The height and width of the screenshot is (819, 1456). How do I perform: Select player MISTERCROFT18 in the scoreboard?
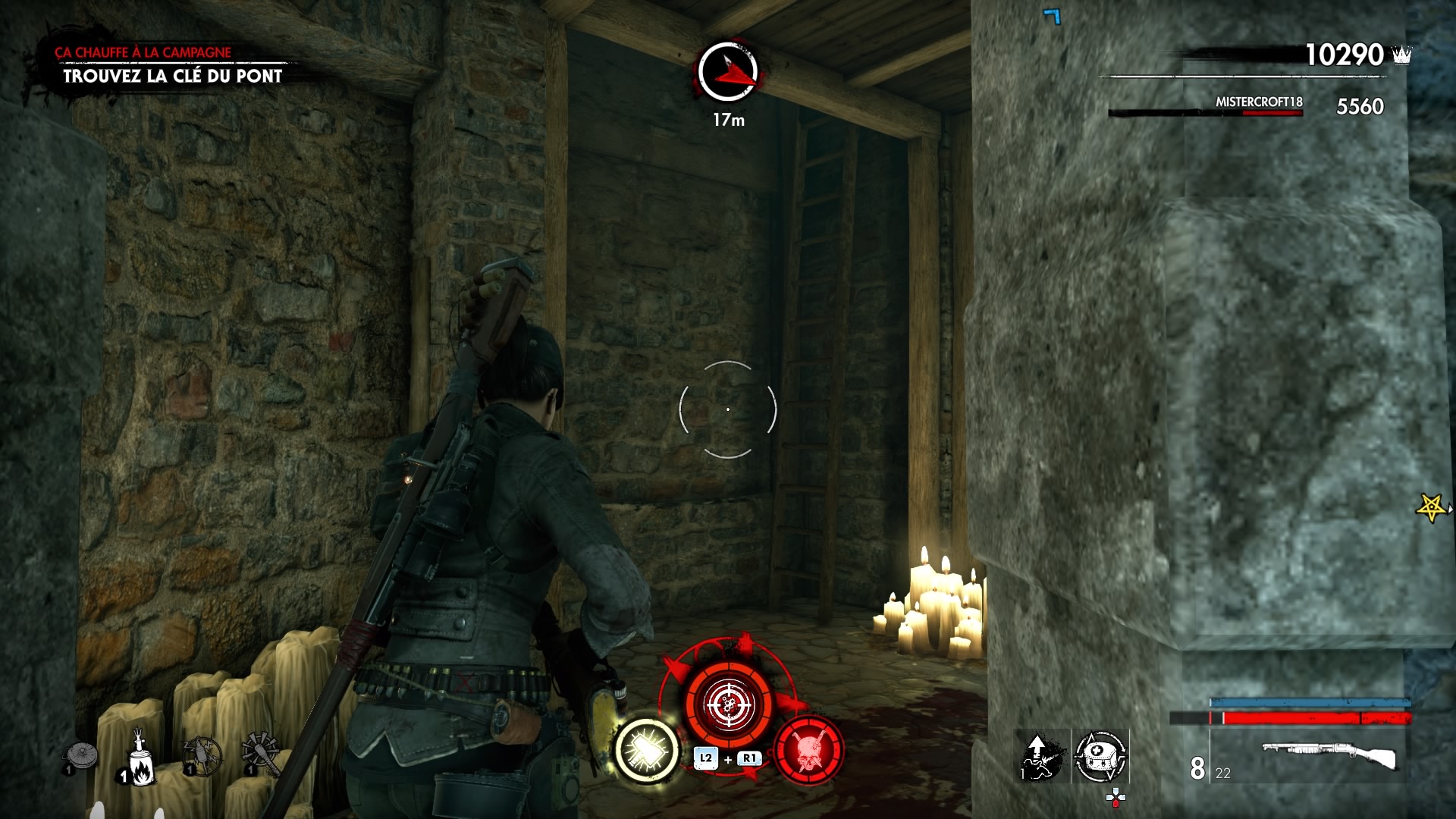[x=1259, y=102]
